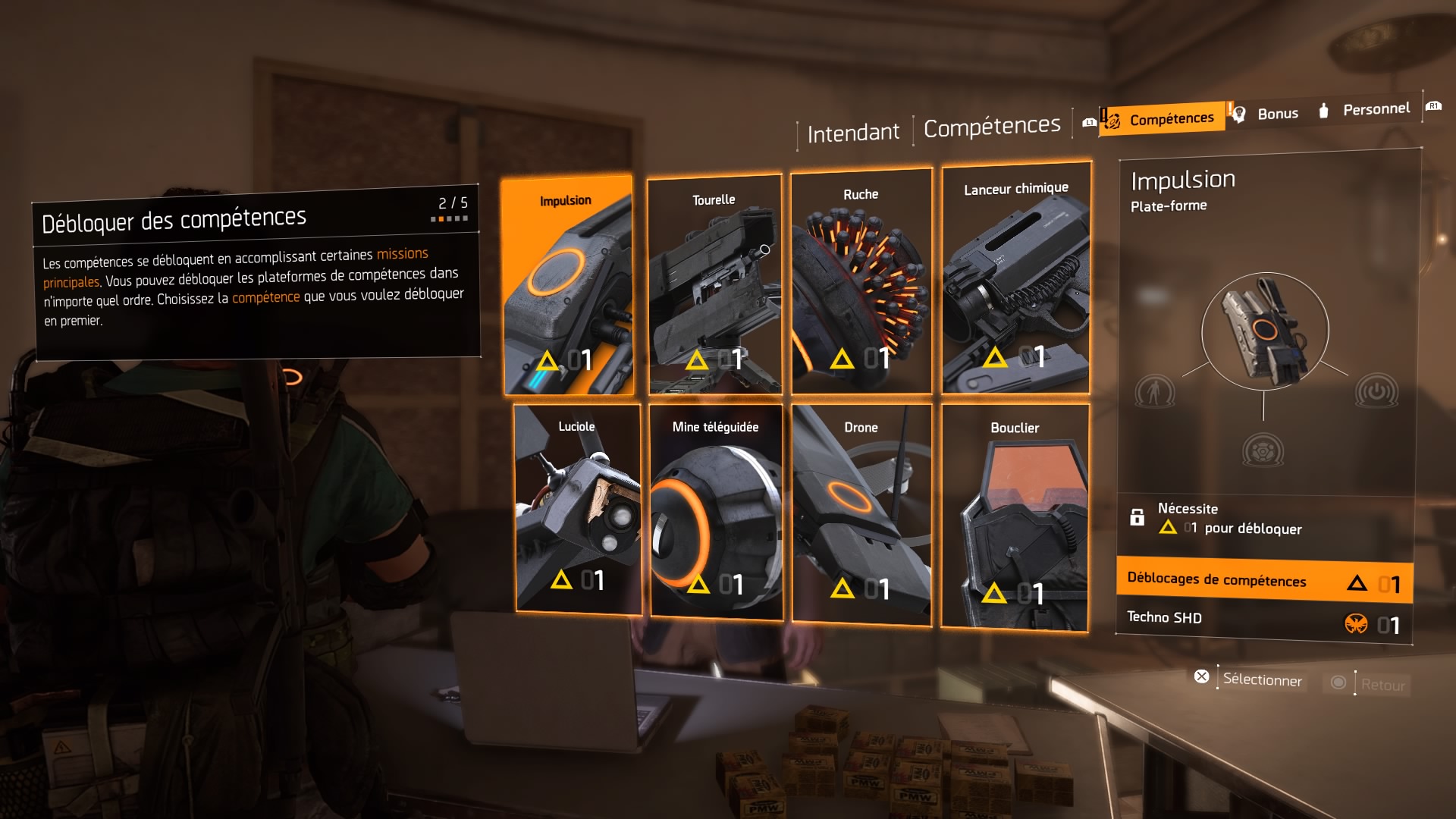Click the highlighted Déblocages de compétences row
Viewport: 1456px width, 819px height.
tap(1263, 581)
